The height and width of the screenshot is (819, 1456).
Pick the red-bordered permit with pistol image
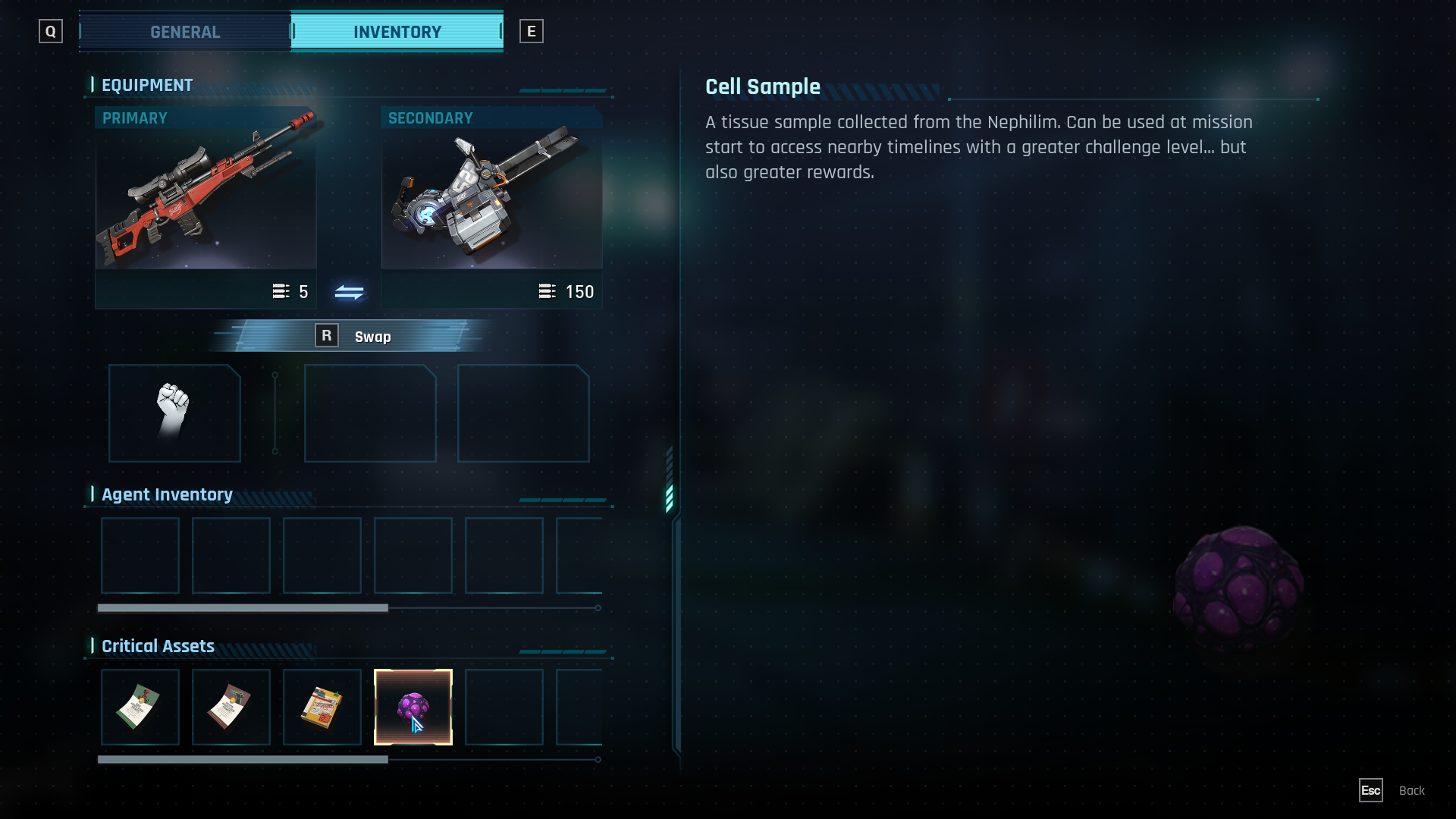(x=231, y=707)
